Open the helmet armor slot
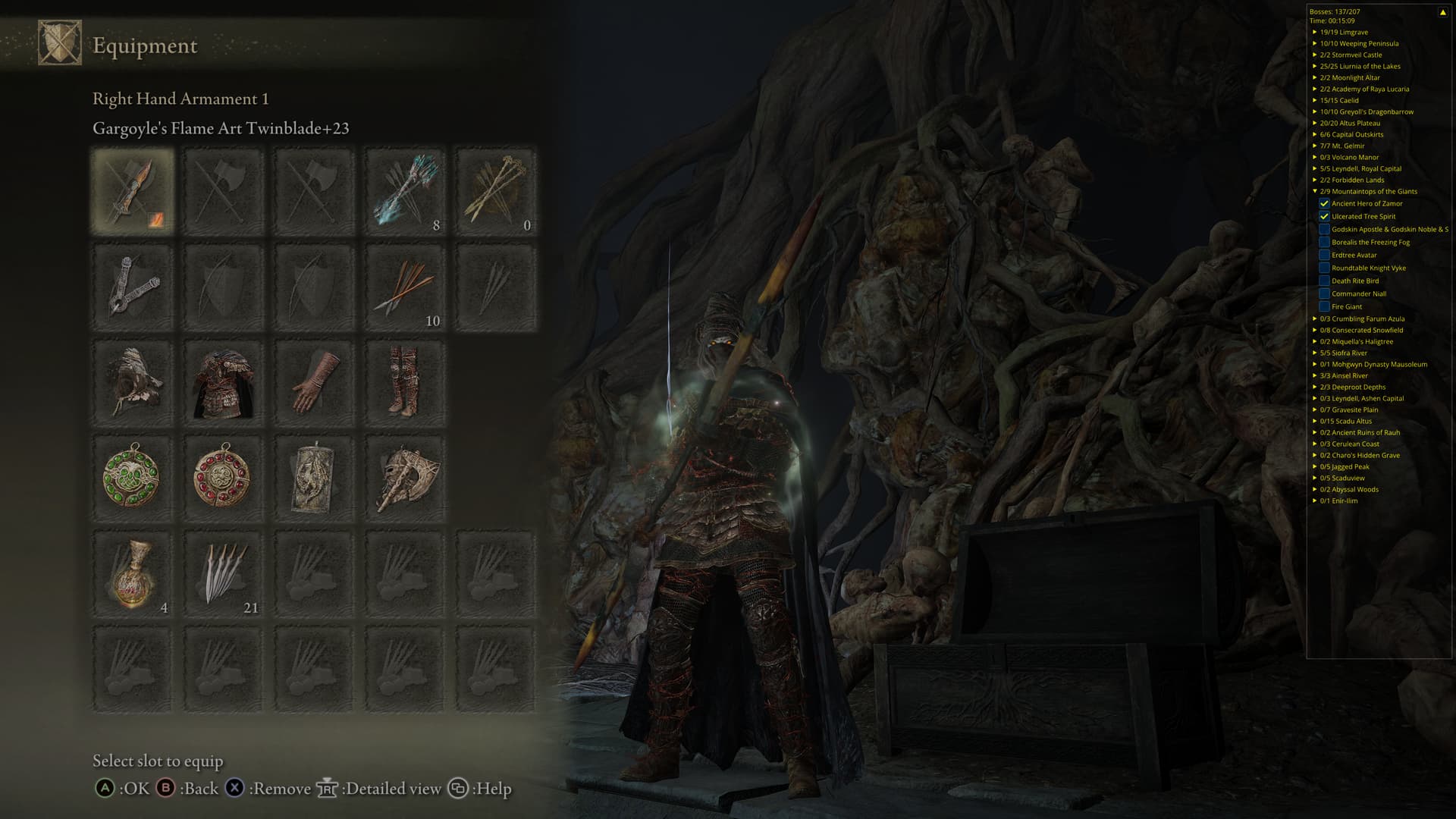This screenshot has width=1456, height=819. tap(133, 382)
